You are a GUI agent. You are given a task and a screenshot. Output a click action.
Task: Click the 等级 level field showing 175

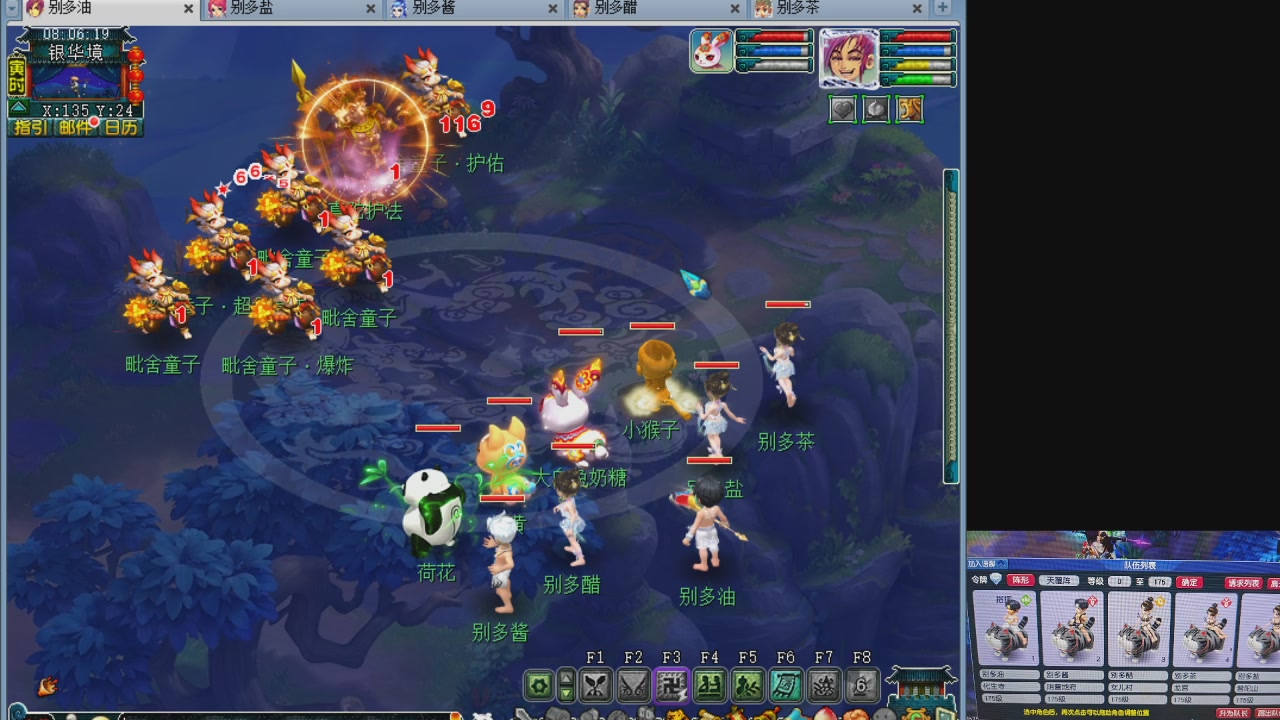[1160, 582]
